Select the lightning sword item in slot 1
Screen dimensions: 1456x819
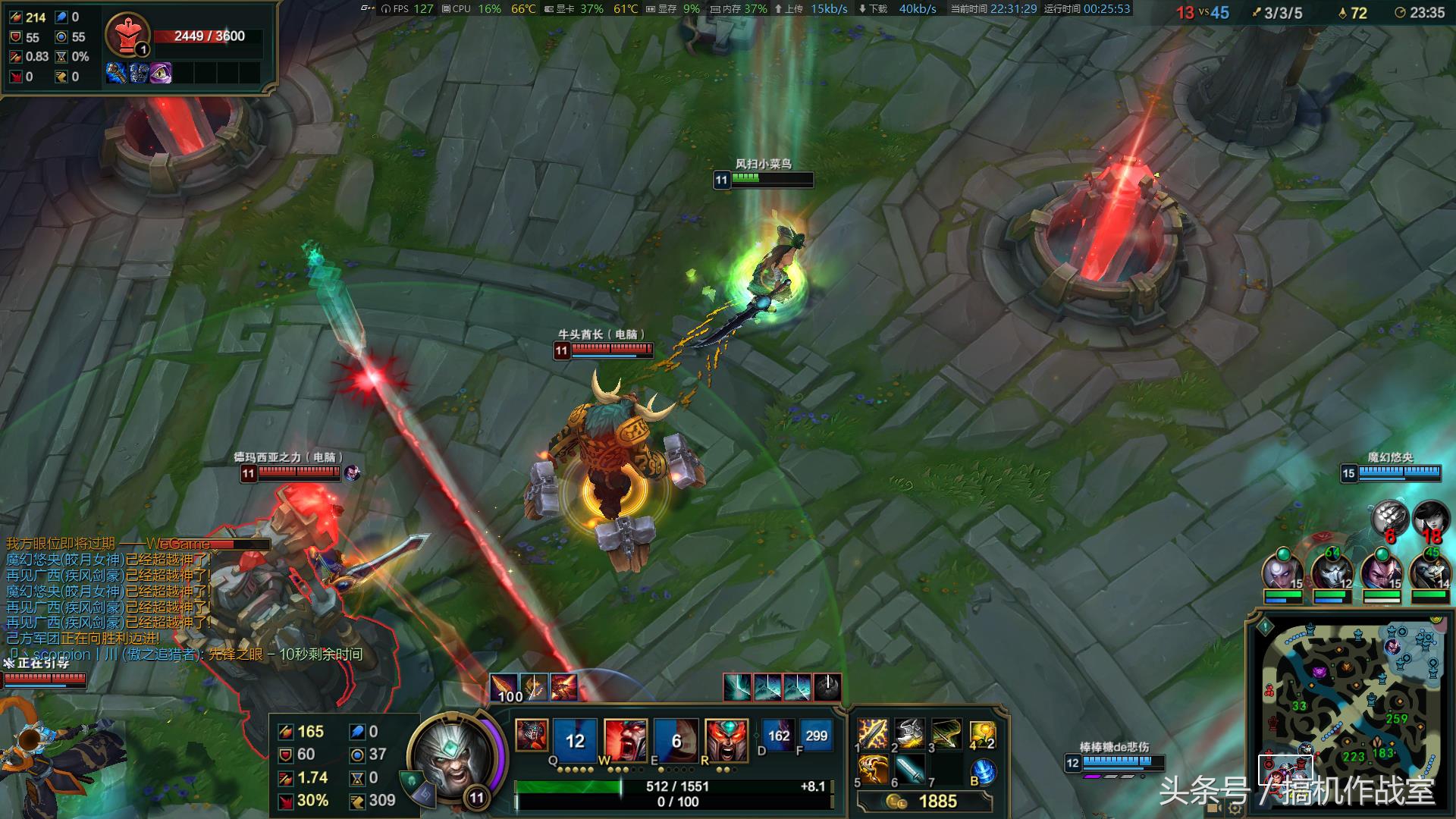873,734
